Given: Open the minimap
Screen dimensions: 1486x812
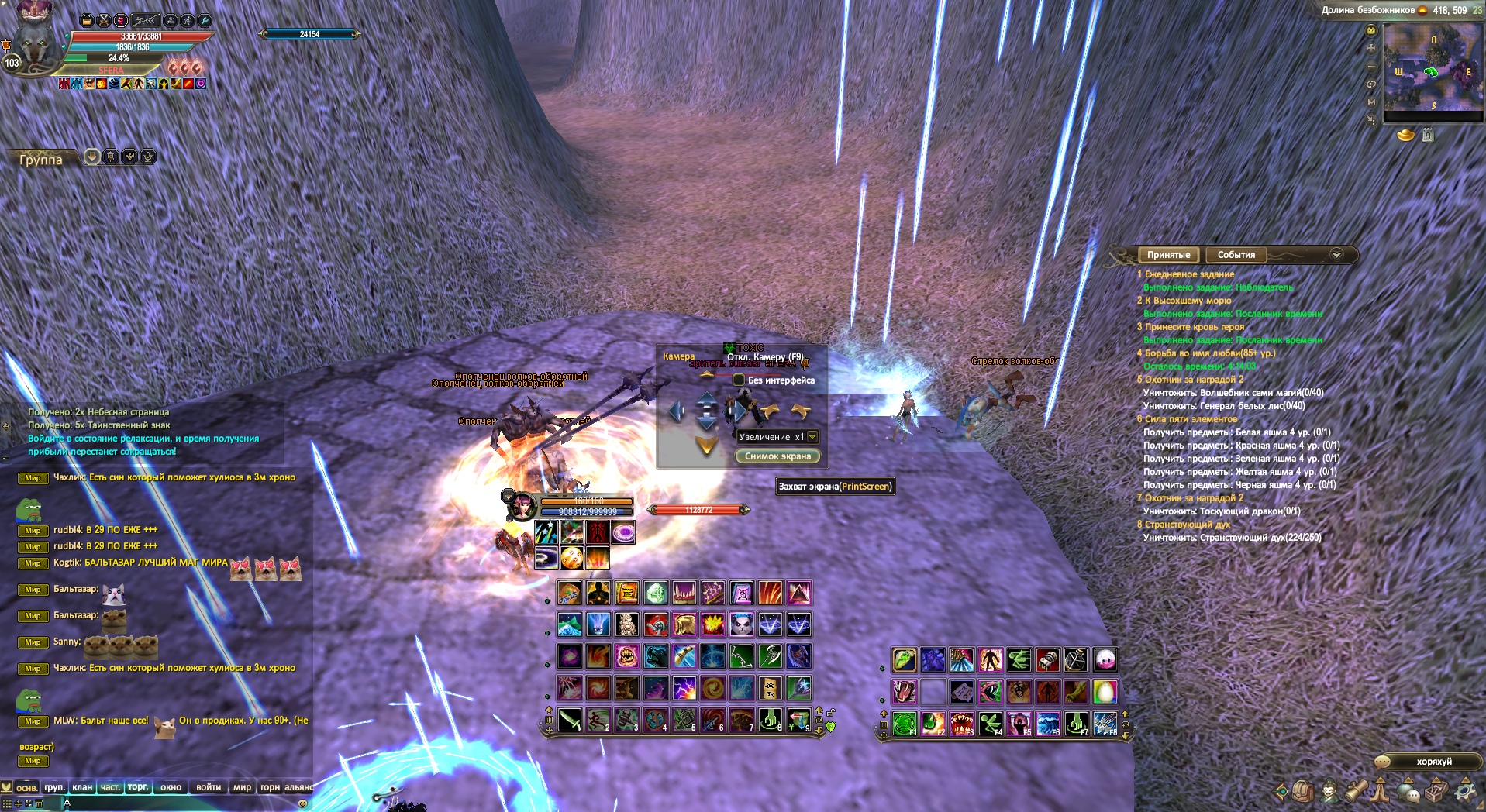Looking at the screenshot, I should pos(1433,67).
